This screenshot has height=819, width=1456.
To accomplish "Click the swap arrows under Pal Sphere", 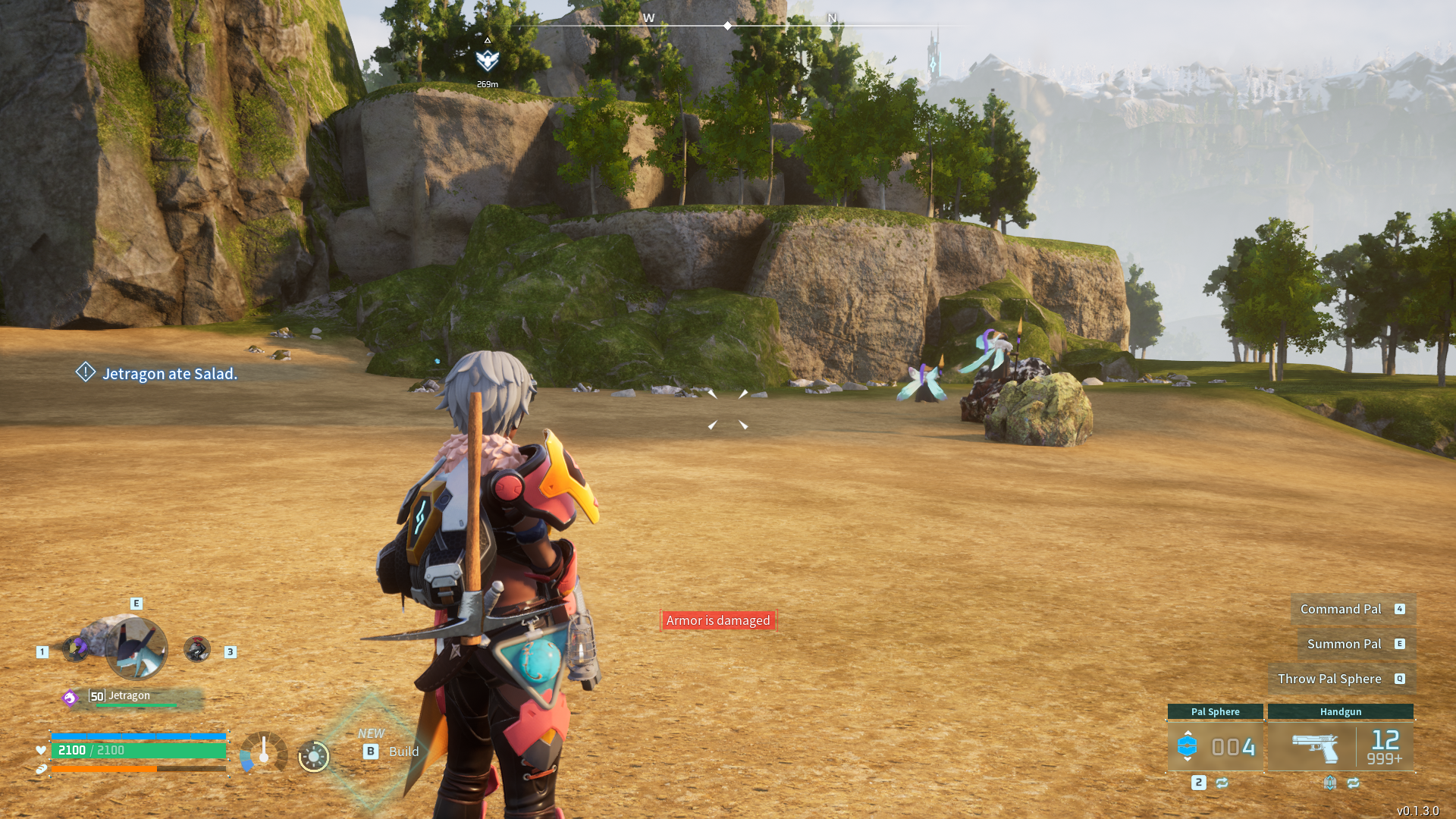I will click(x=1222, y=783).
